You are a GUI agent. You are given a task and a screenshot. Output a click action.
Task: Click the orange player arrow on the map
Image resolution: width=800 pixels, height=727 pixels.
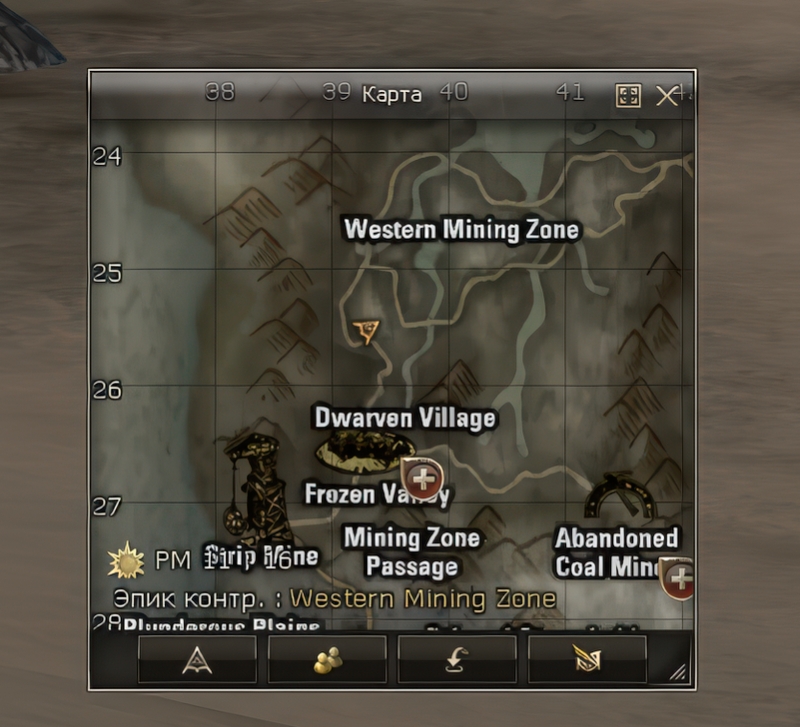(368, 332)
